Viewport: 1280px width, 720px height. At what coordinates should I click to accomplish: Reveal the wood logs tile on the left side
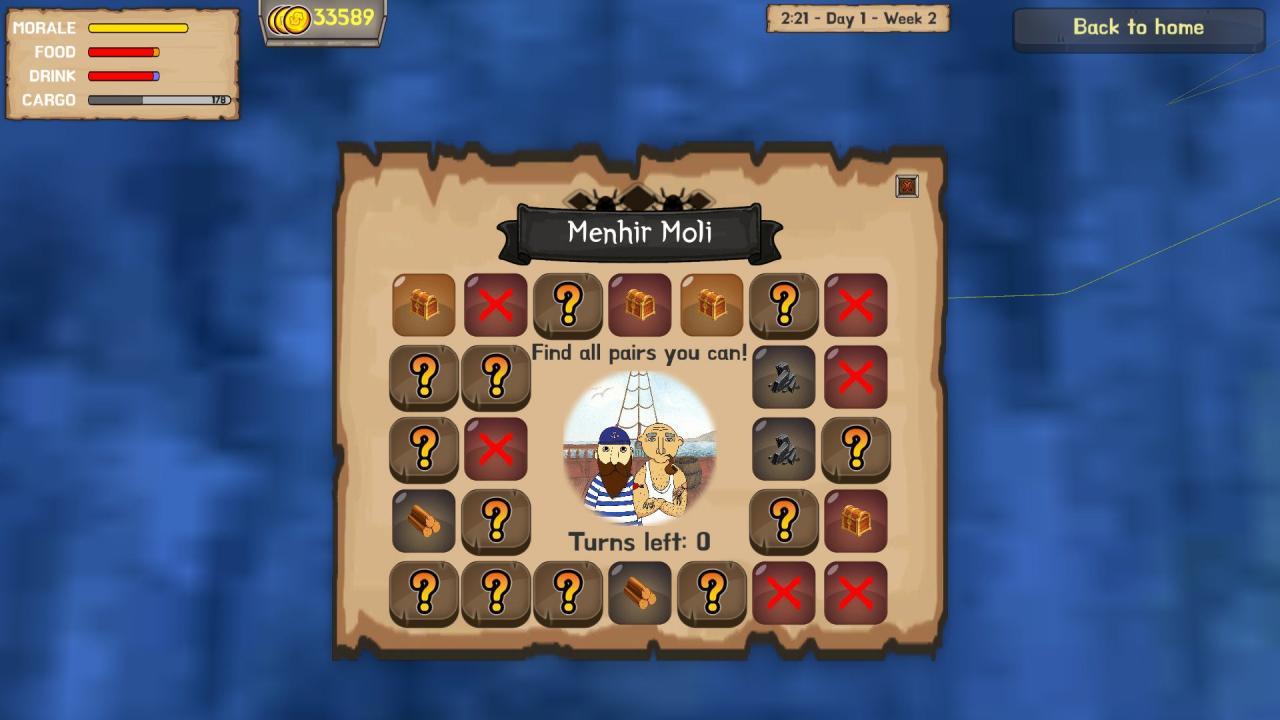point(424,520)
